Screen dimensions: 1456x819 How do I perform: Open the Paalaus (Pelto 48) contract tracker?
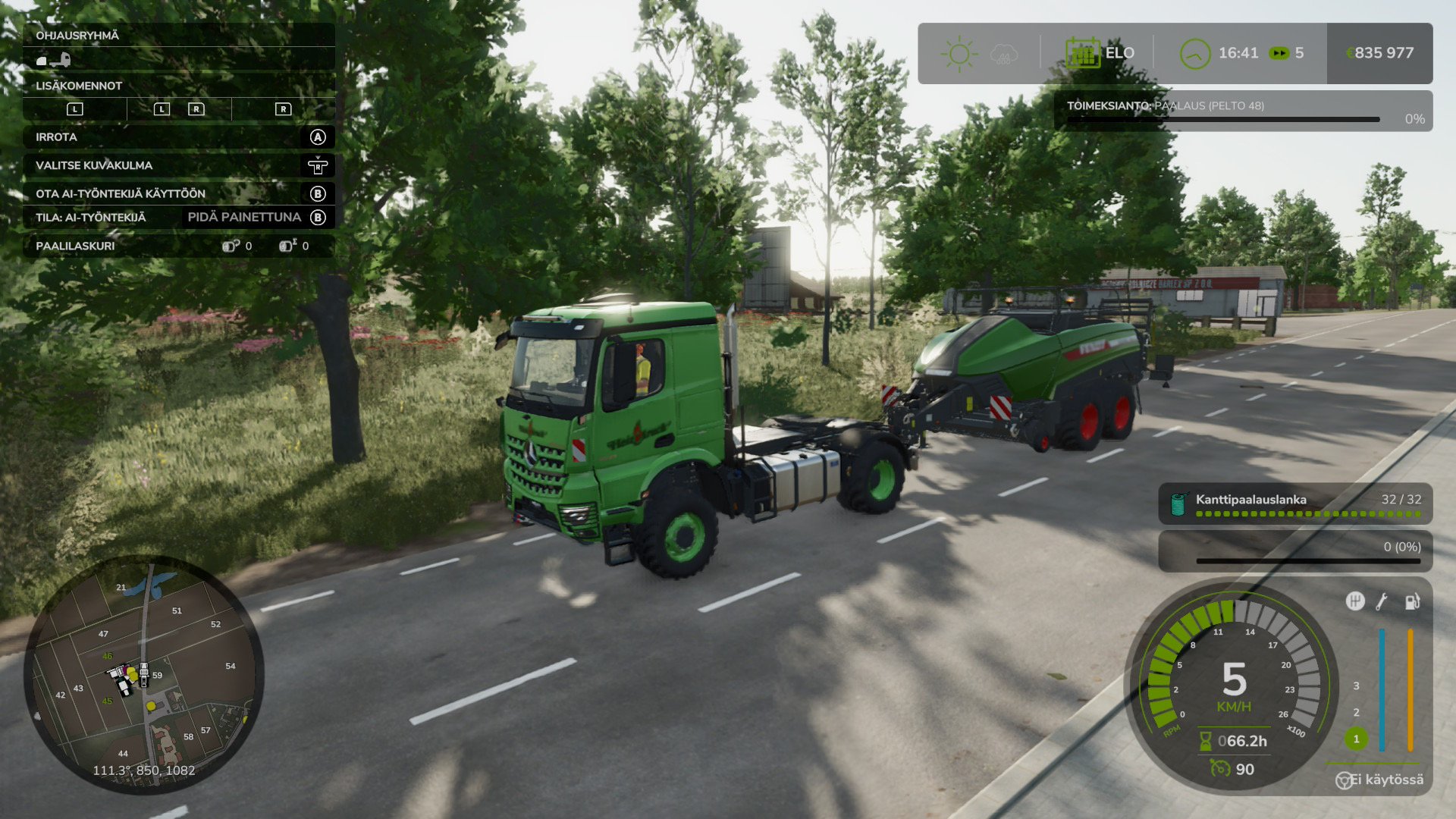(1242, 111)
